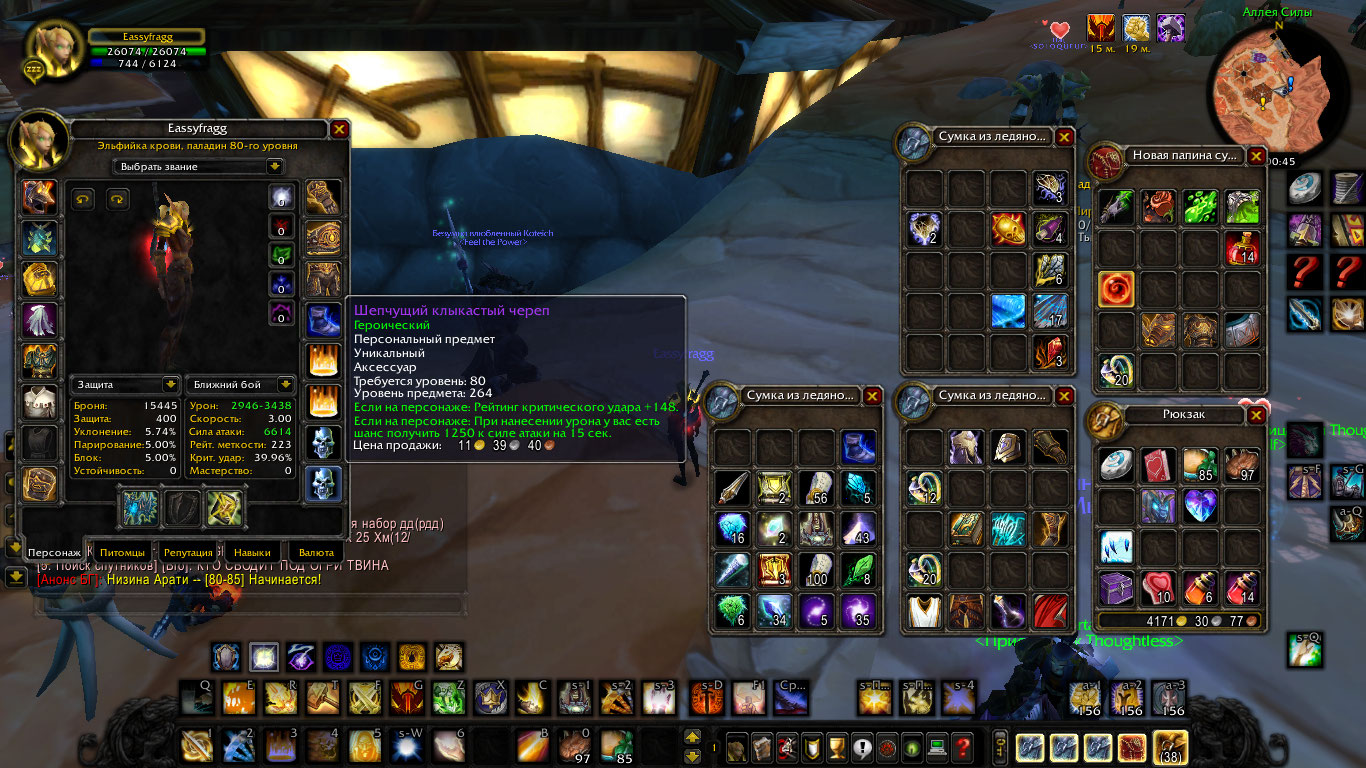The image size is (1366, 768).
Task: Select the Eassyfragg player portrait
Action: [x=50, y=49]
